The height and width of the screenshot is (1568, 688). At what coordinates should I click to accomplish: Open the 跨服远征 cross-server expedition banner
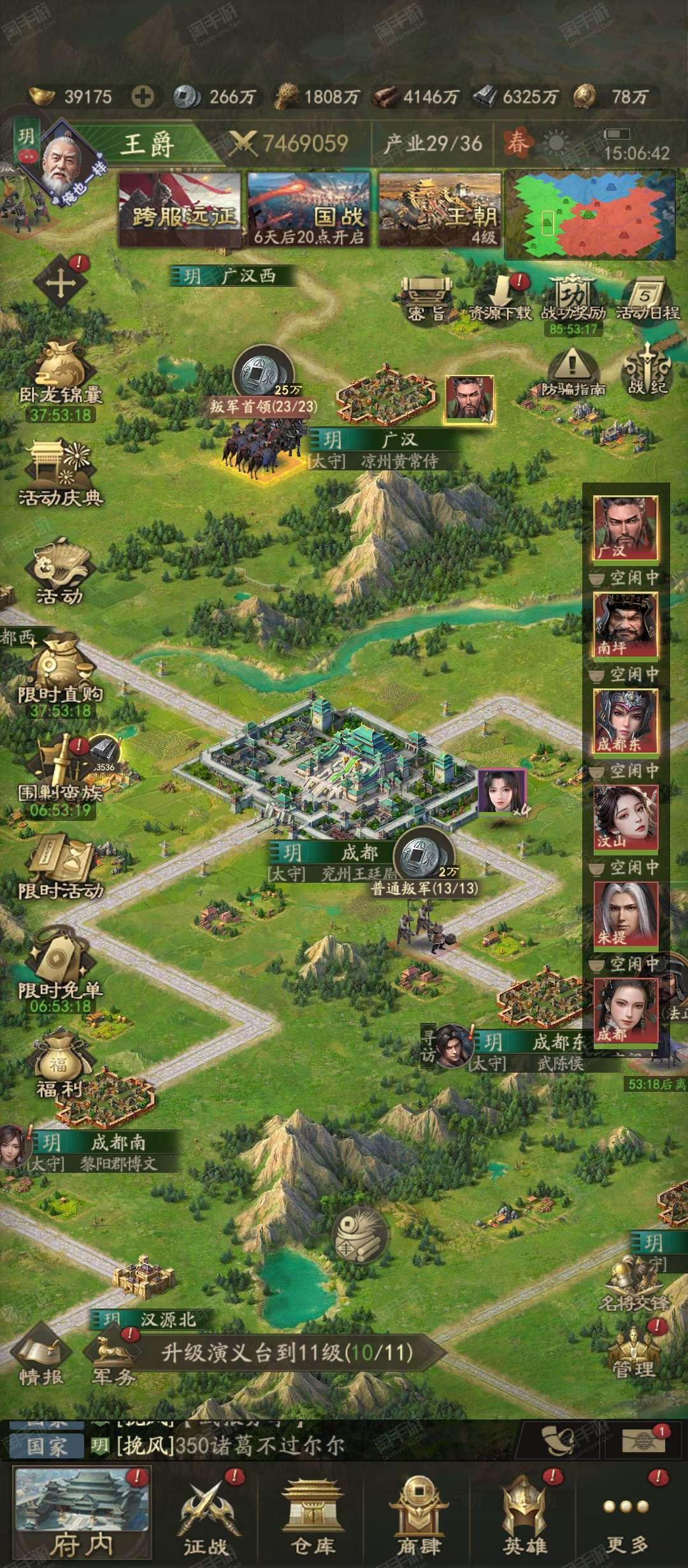coord(181,209)
